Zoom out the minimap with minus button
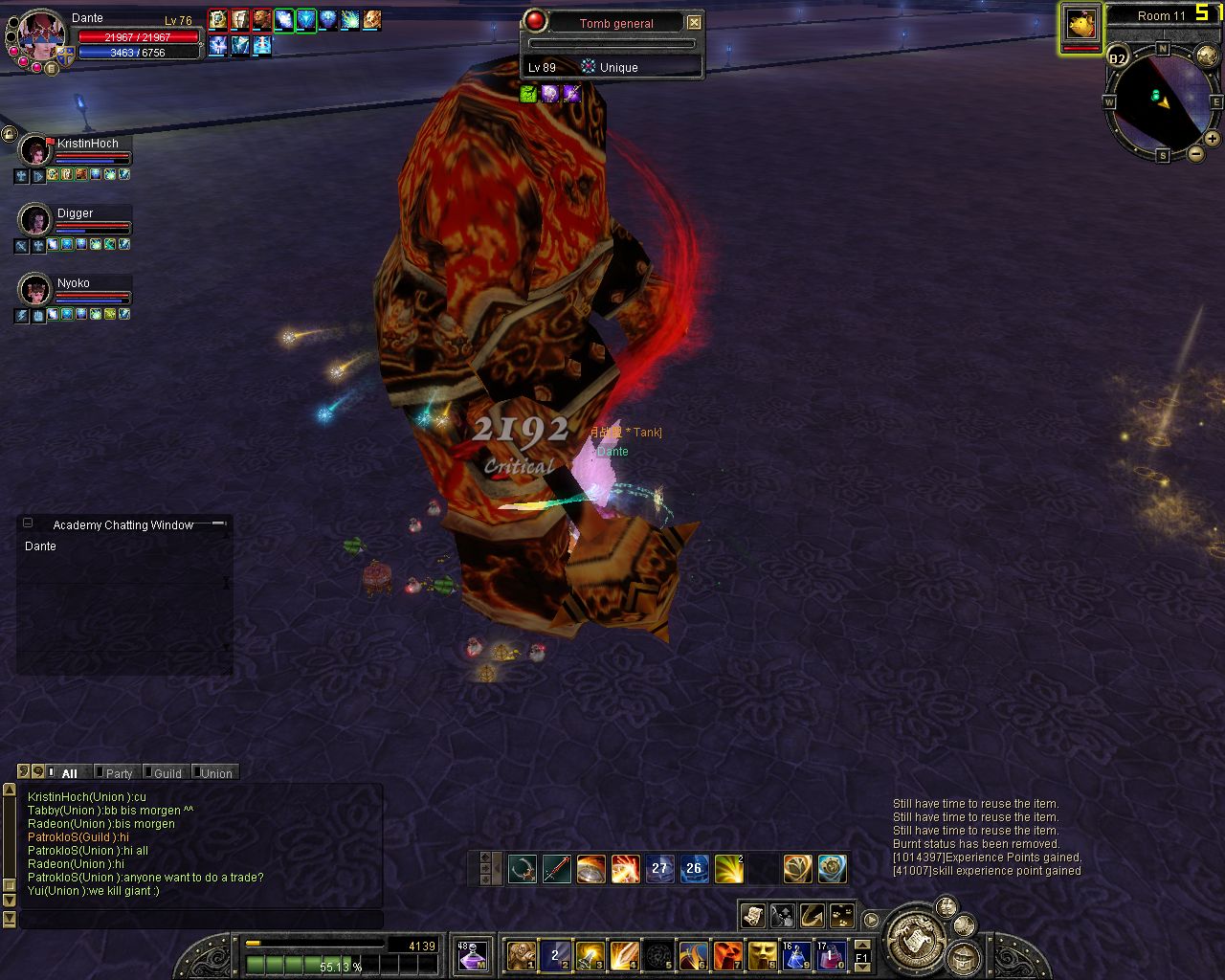Image resolution: width=1225 pixels, height=980 pixels. coord(1195,153)
